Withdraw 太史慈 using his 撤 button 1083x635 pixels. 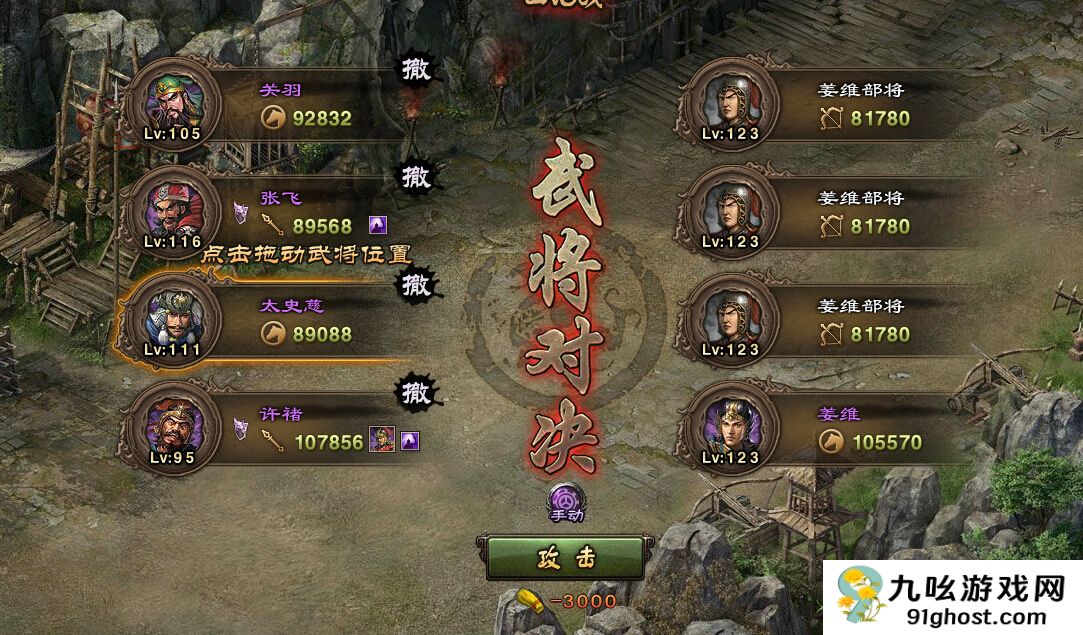pos(416,285)
